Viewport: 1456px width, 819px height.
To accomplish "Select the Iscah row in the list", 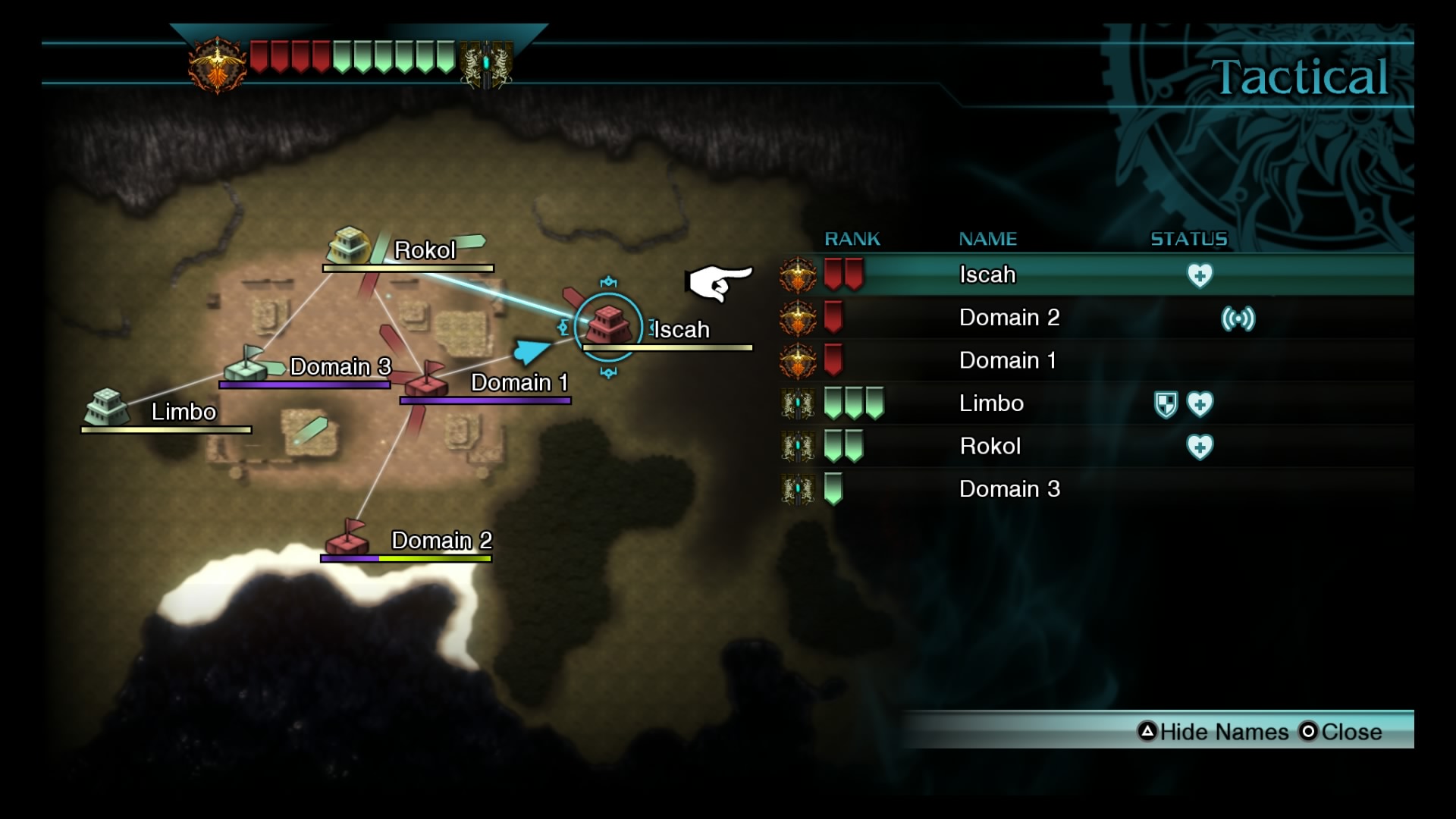I will pos(987,275).
